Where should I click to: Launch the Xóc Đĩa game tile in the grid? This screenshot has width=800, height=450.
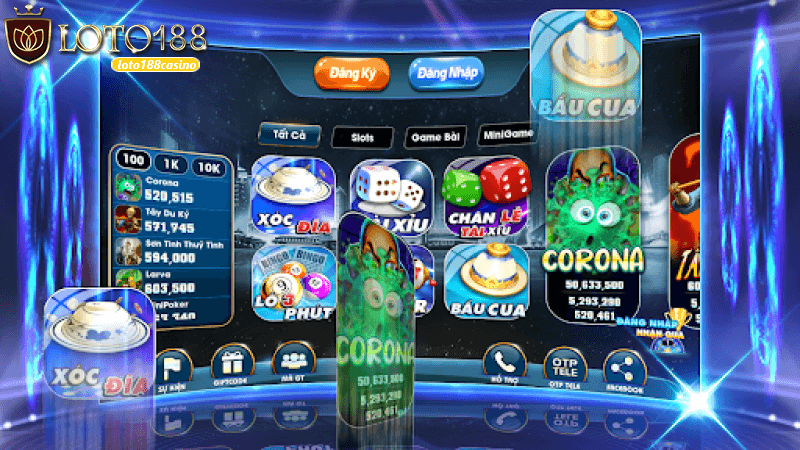[x=292, y=199]
